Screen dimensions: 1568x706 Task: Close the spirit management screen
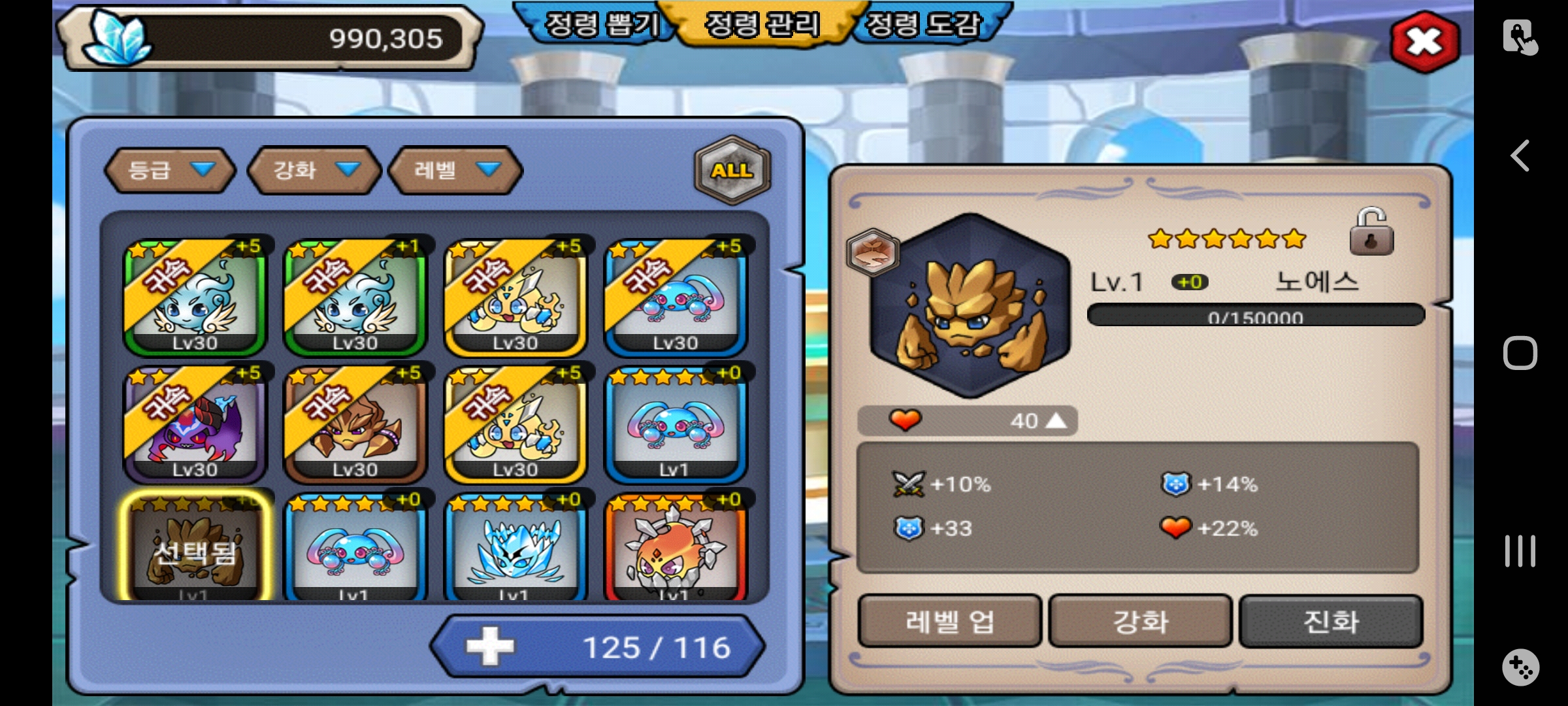pos(1425,42)
